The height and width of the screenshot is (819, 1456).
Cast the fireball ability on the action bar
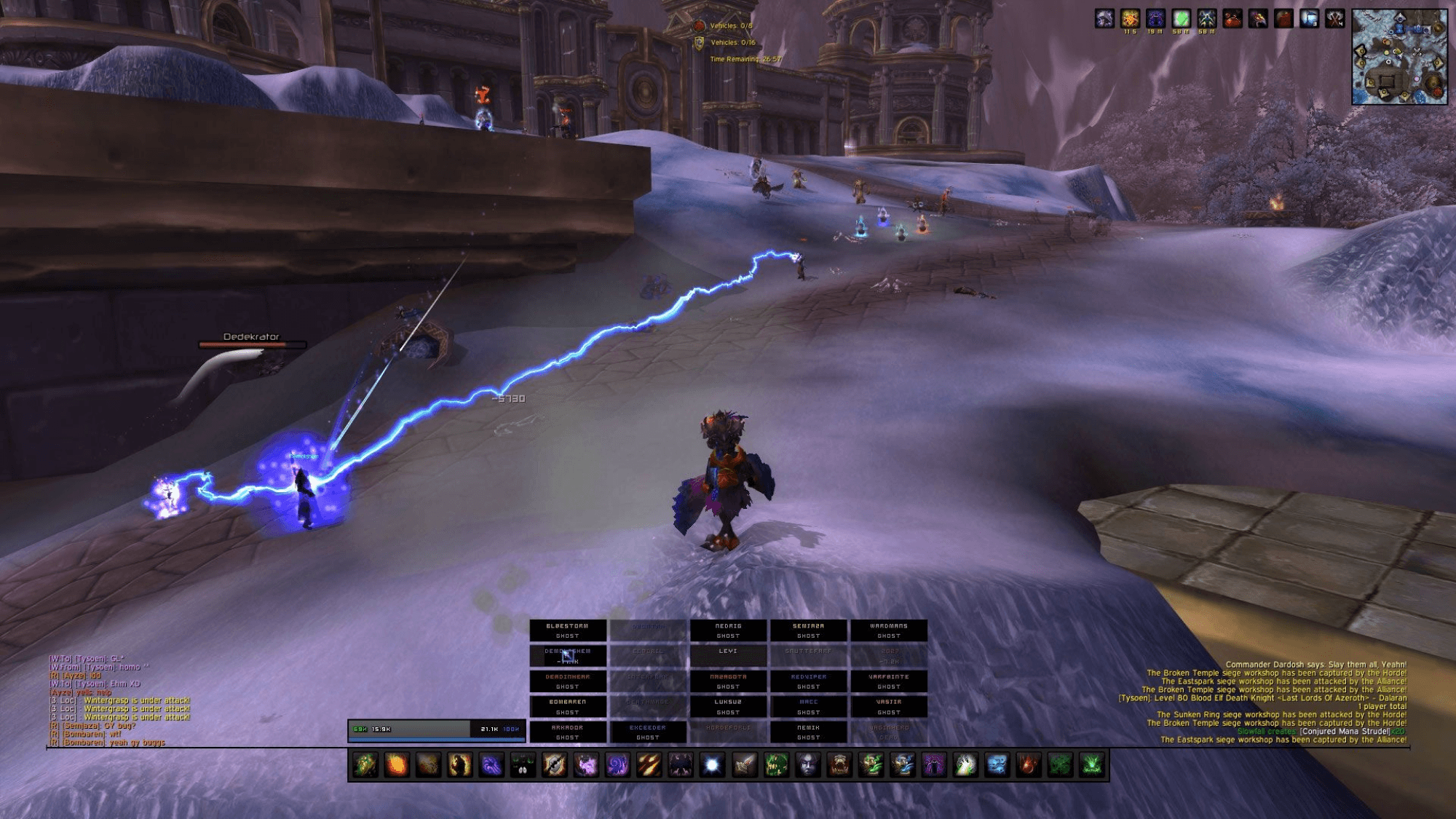pyautogui.click(x=397, y=765)
